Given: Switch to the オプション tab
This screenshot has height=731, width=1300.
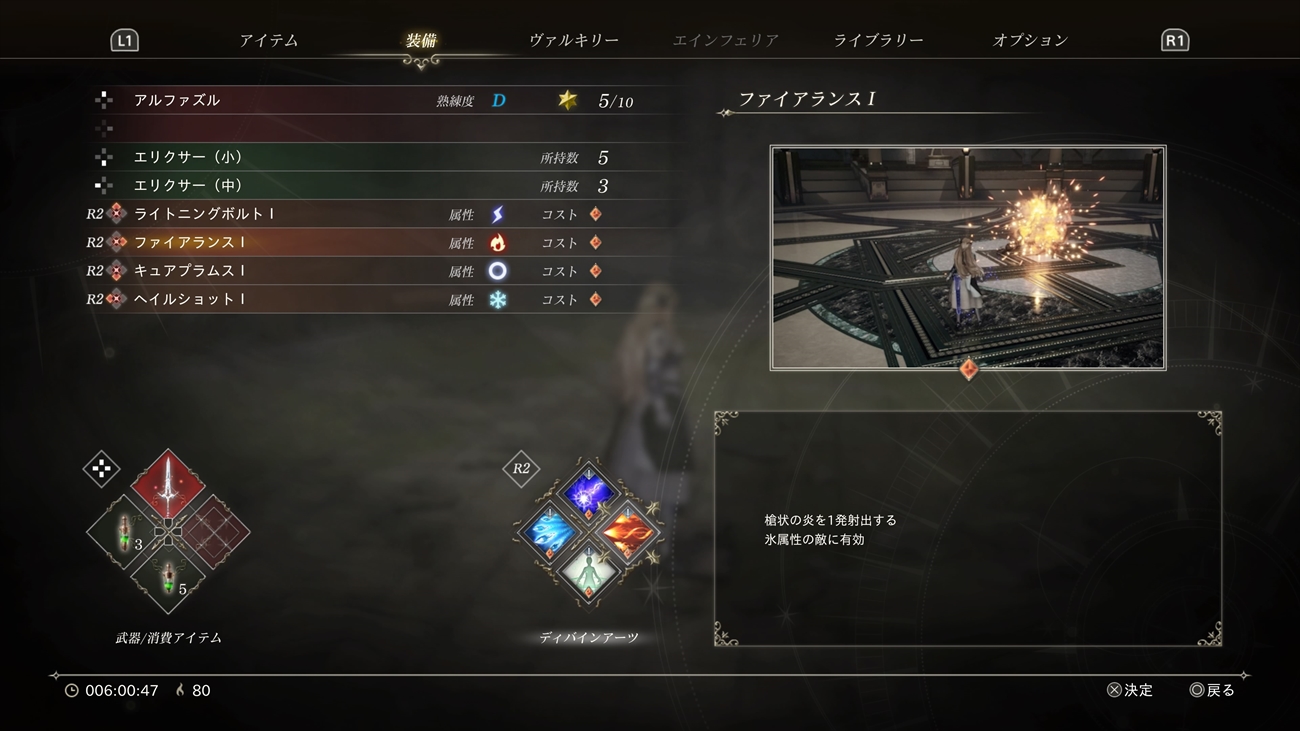Looking at the screenshot, I should pos(1029,39).
